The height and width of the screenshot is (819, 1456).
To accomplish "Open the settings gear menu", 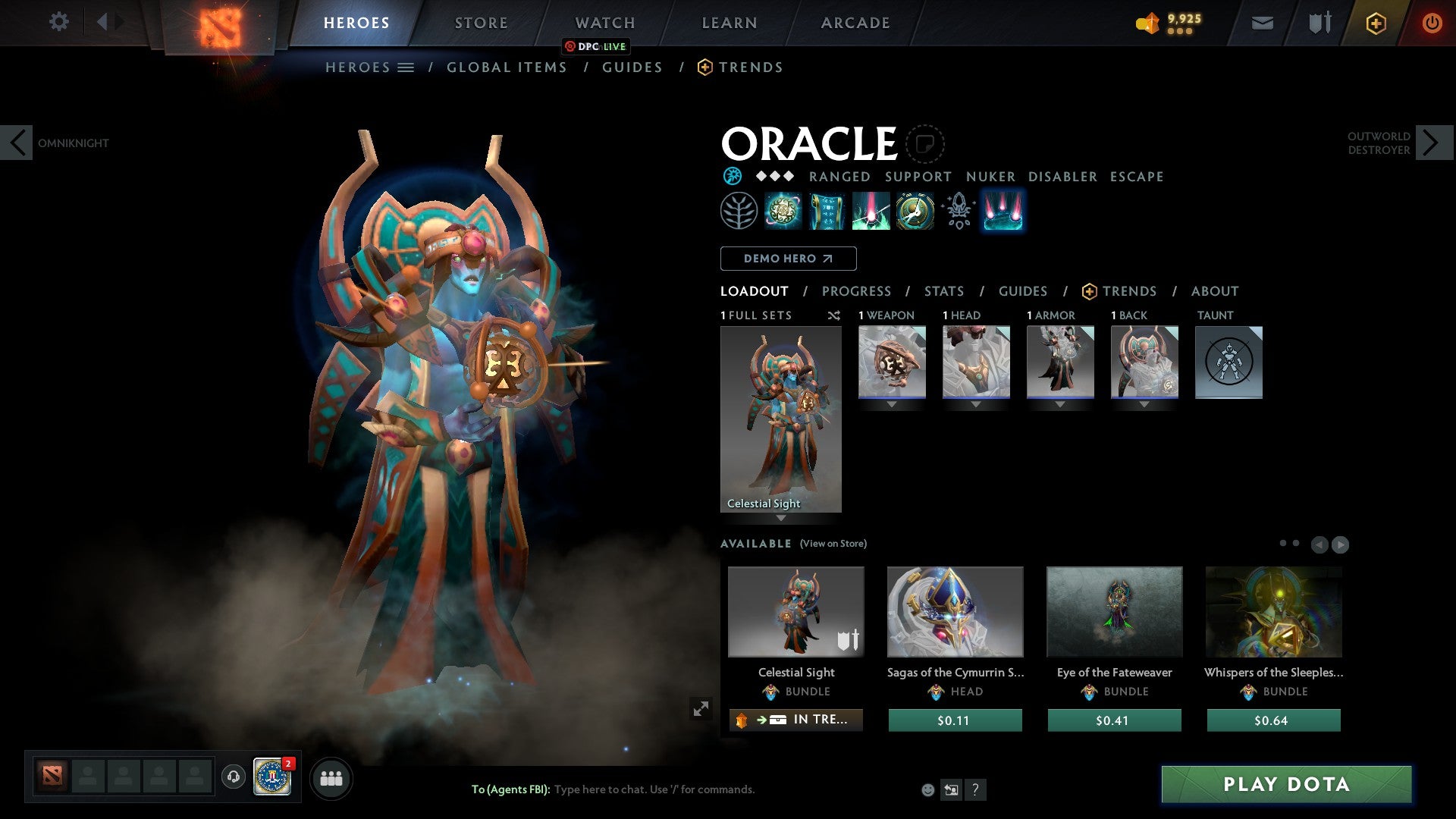I will 59,22.
